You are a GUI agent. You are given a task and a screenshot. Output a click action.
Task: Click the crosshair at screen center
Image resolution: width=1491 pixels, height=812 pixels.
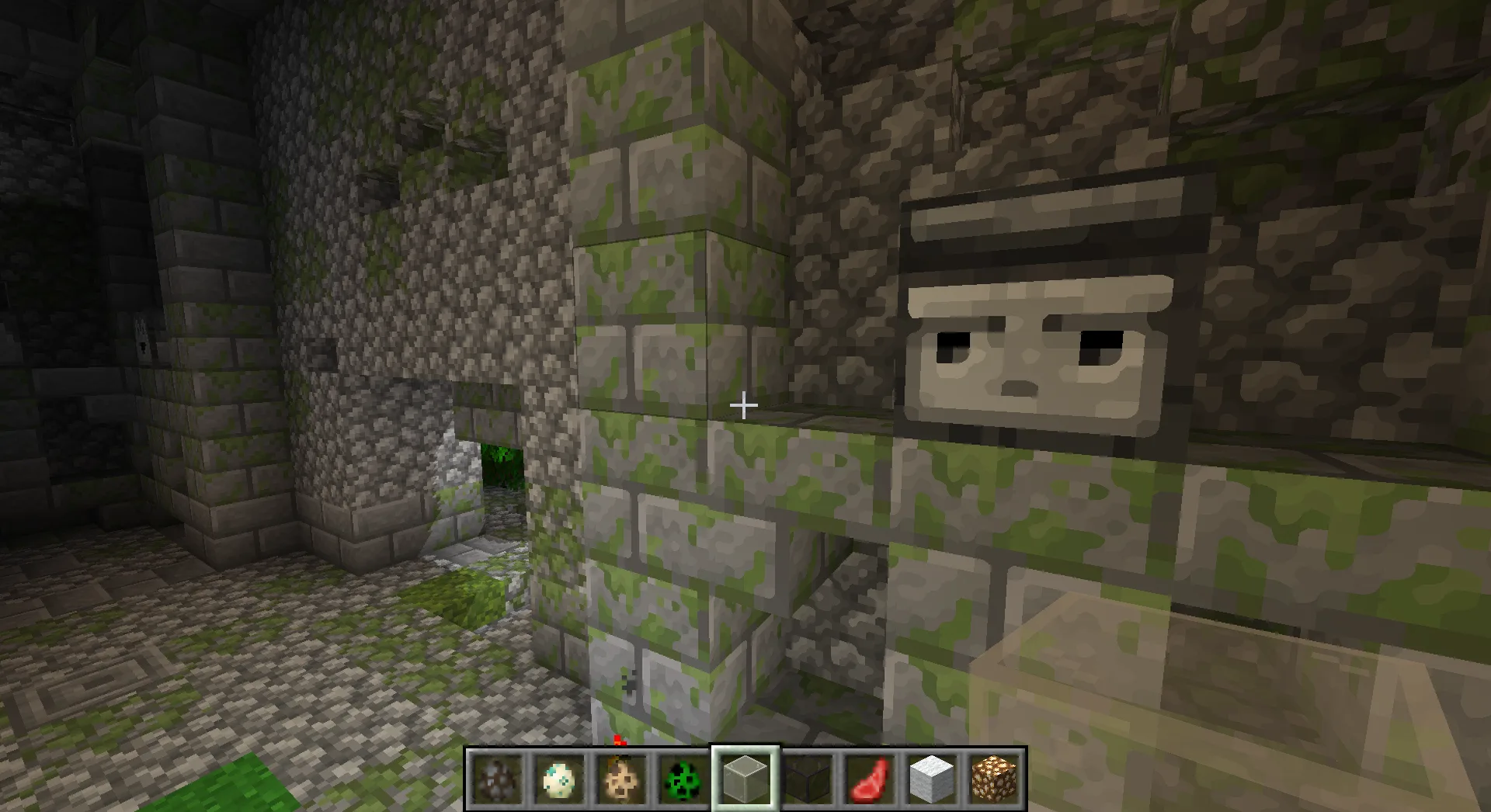(x=744, y=404)
